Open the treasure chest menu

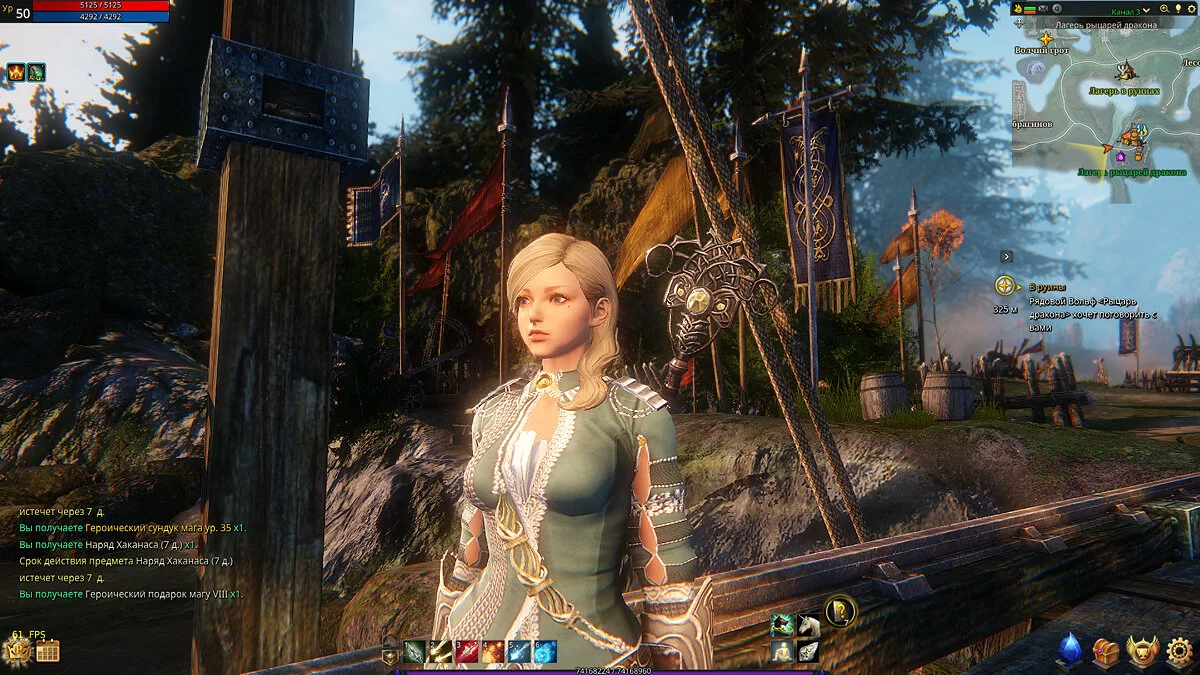click(1105, 651)
